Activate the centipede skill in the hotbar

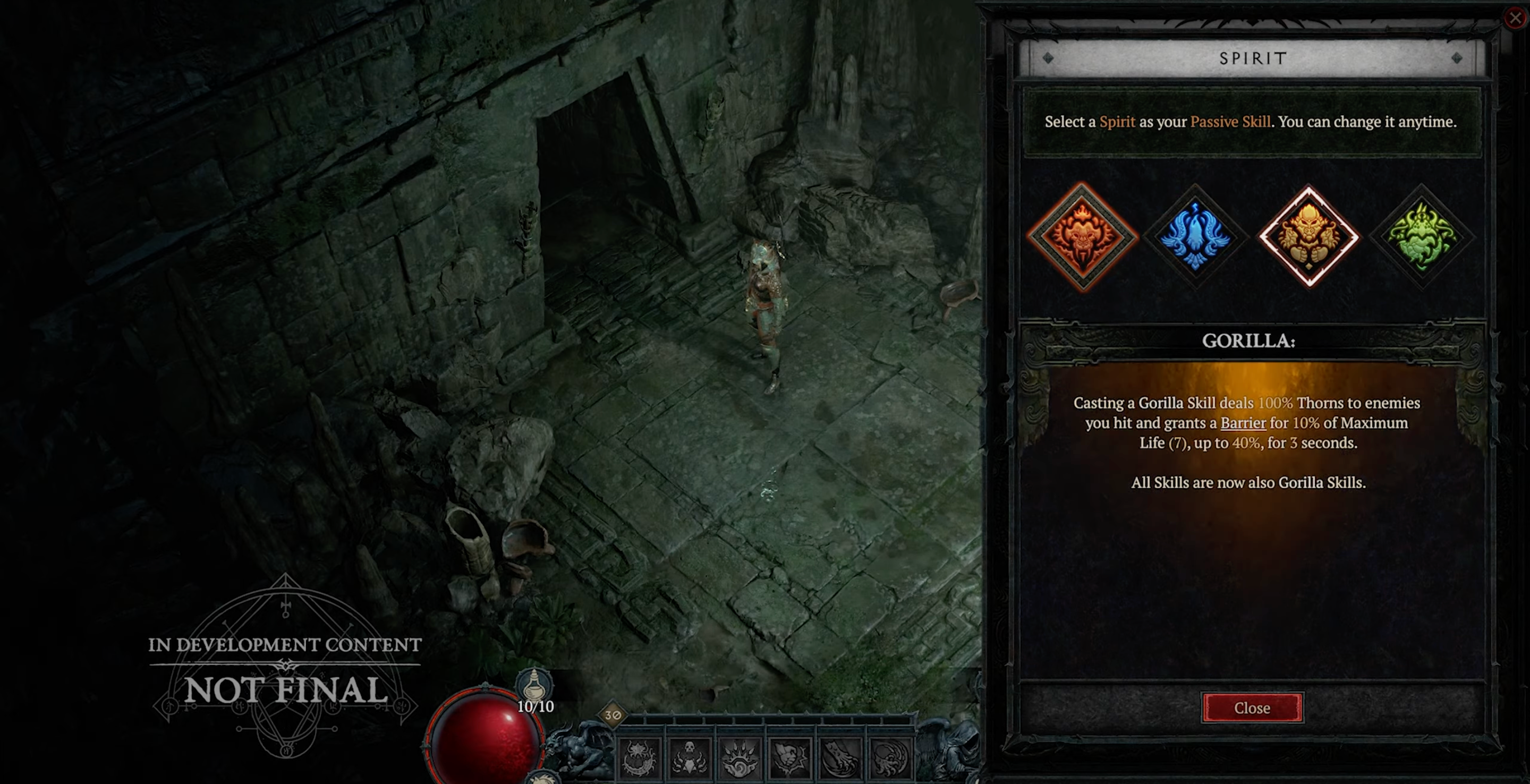pos(639,759)
